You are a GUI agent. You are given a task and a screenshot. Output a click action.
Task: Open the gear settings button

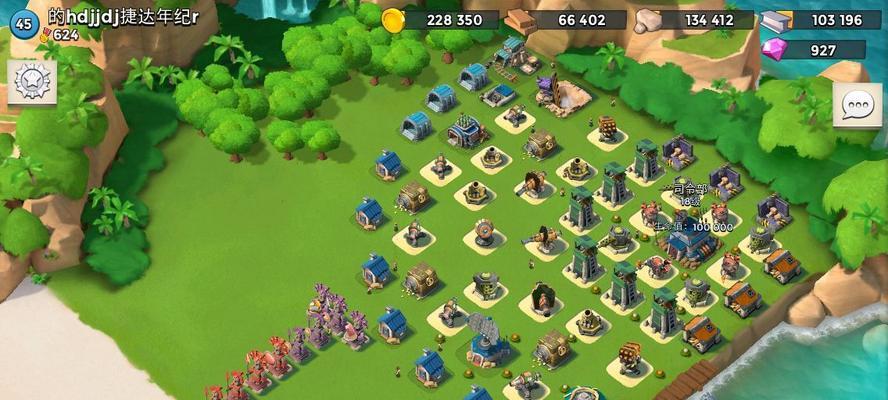click(31, 81)
